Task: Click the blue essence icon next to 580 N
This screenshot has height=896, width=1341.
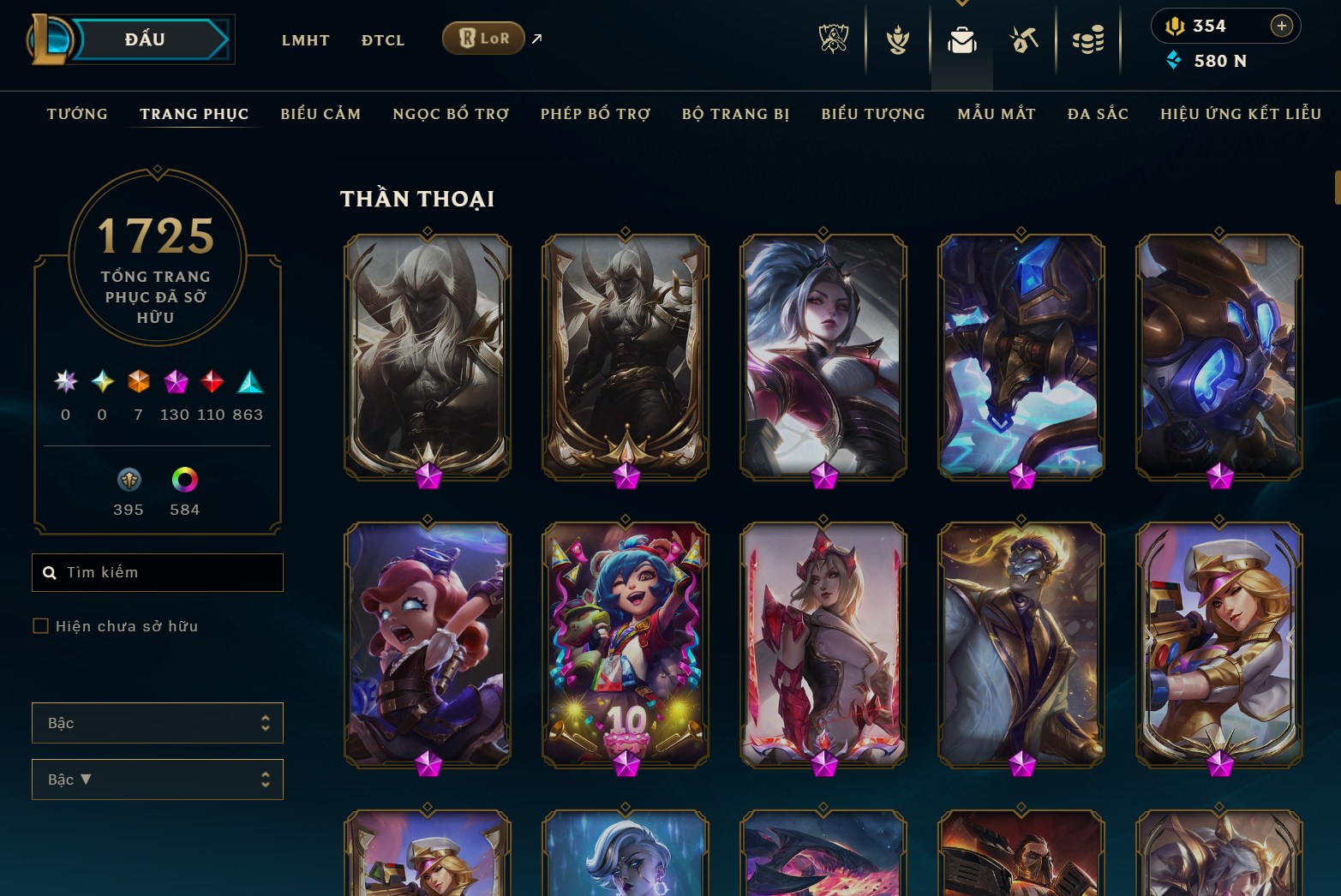Action: [1172, 60]
